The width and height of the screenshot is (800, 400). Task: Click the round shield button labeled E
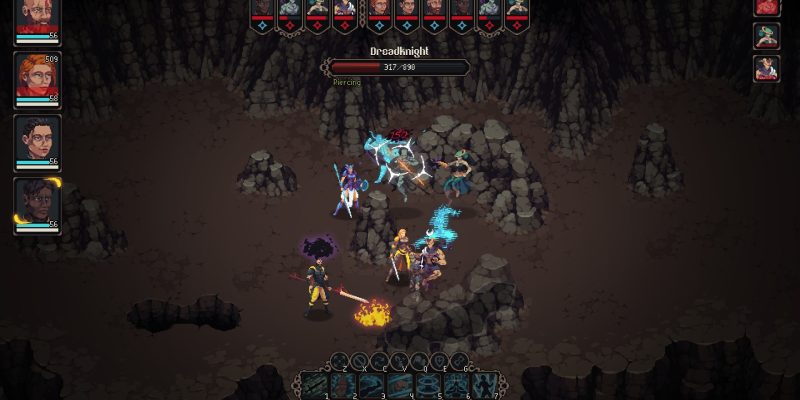point(440,361)
